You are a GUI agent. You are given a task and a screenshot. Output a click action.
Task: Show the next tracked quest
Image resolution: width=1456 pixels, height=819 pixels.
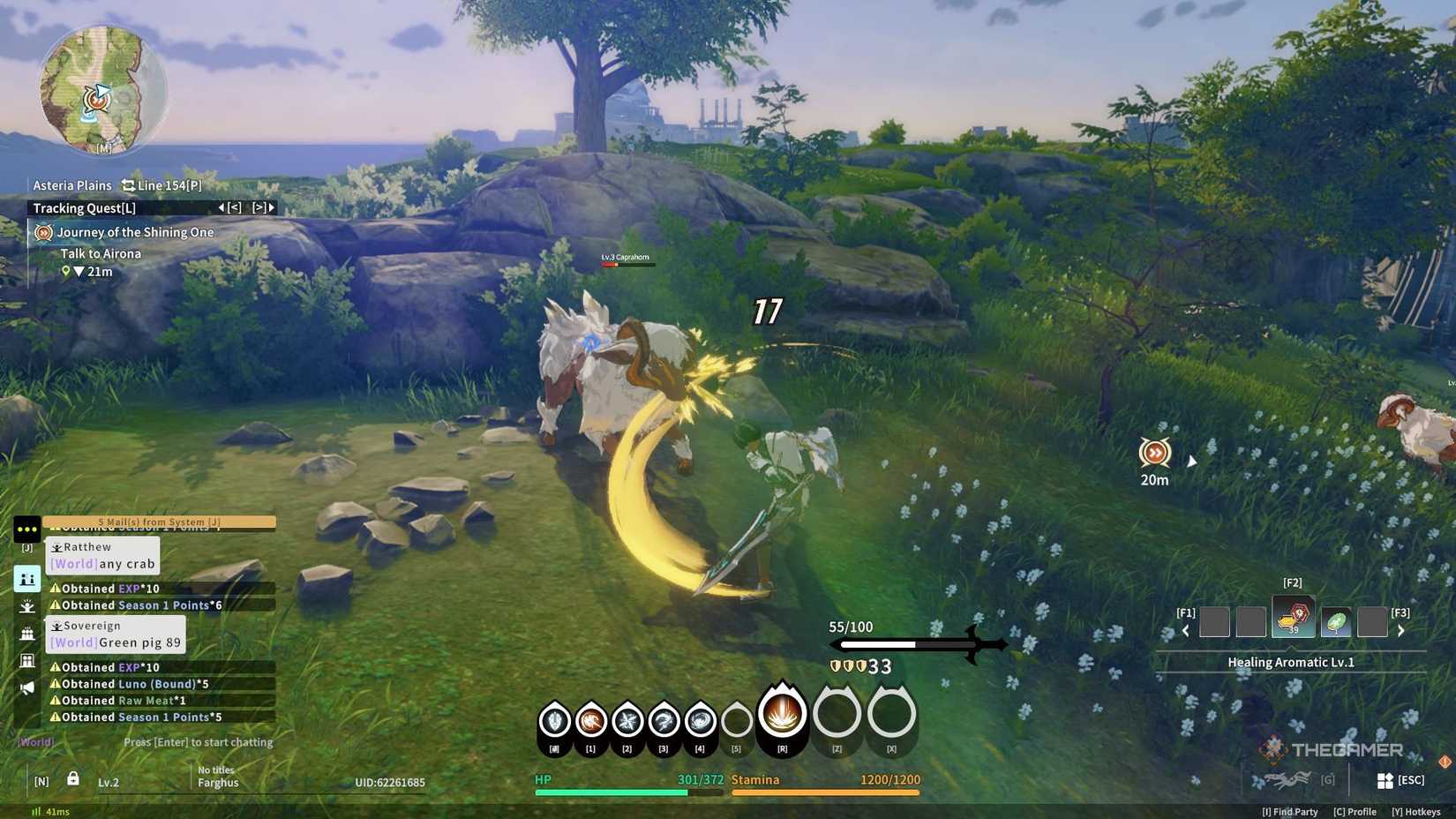pos(264,208)
